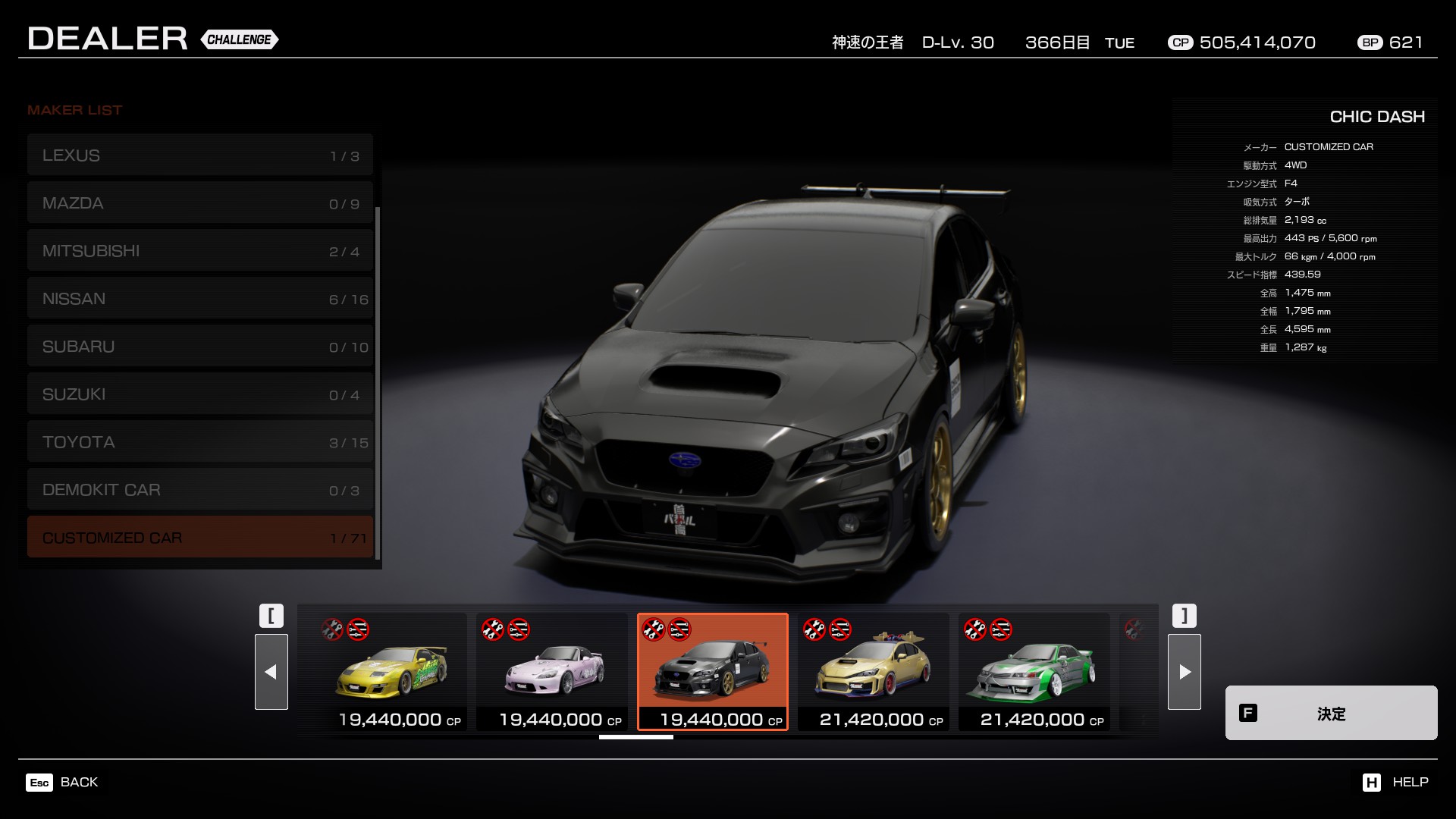
Task: Open the MITSUBISHI maker category
Action: pos(200,251)
